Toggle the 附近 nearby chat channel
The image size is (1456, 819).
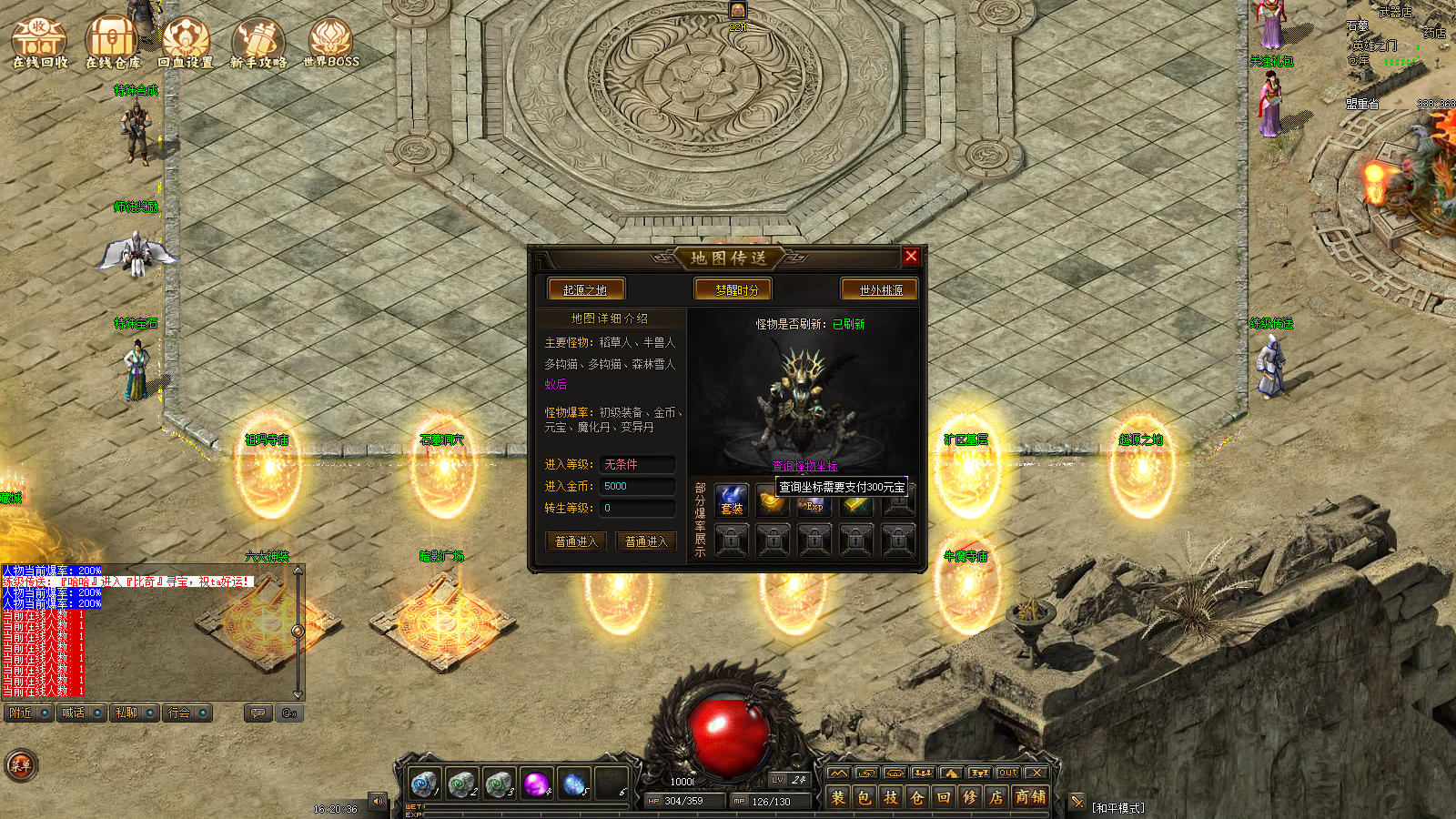coord(29,713)
